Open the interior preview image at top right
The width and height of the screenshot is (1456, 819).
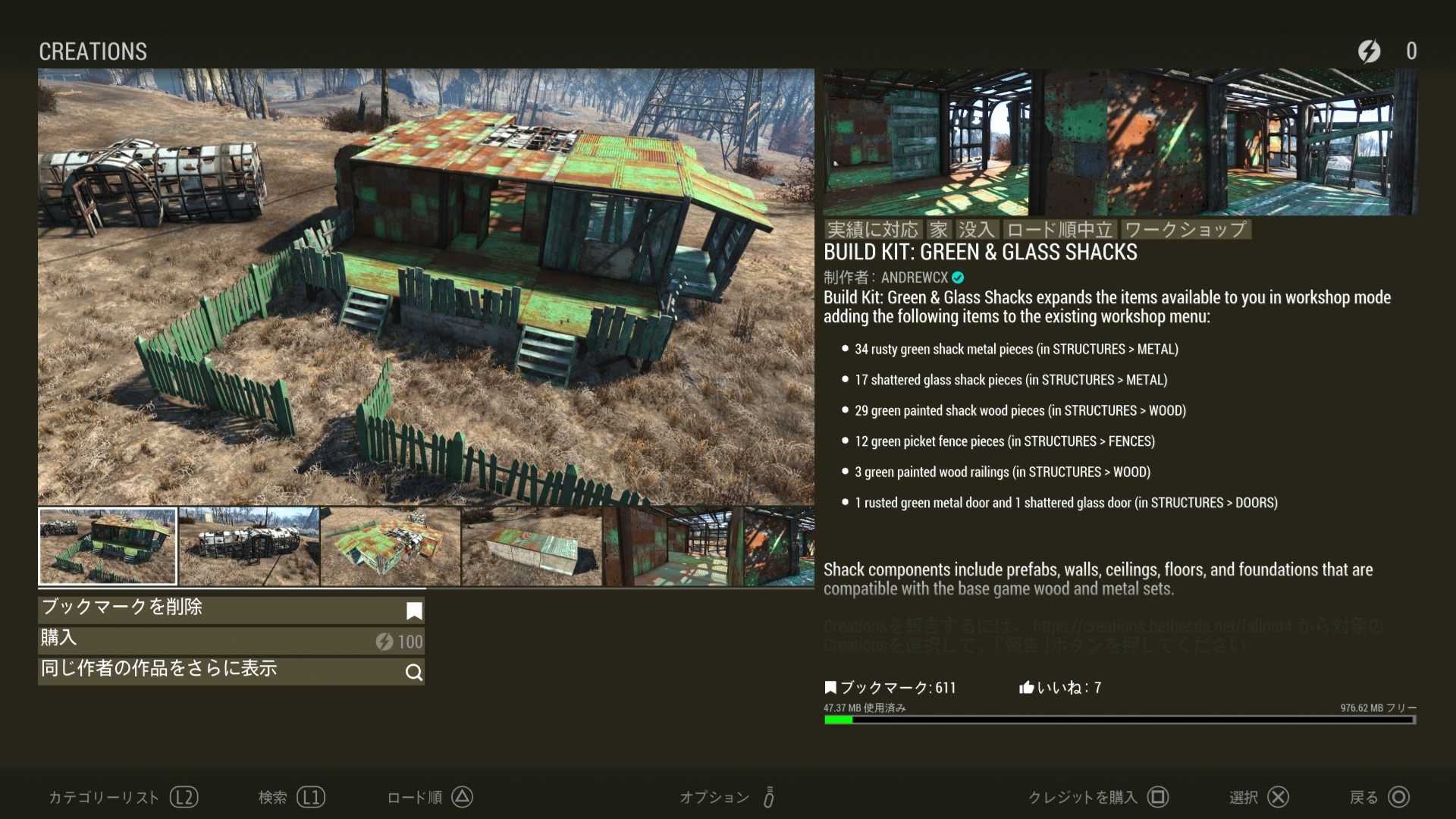click(x=1119, y=143)
